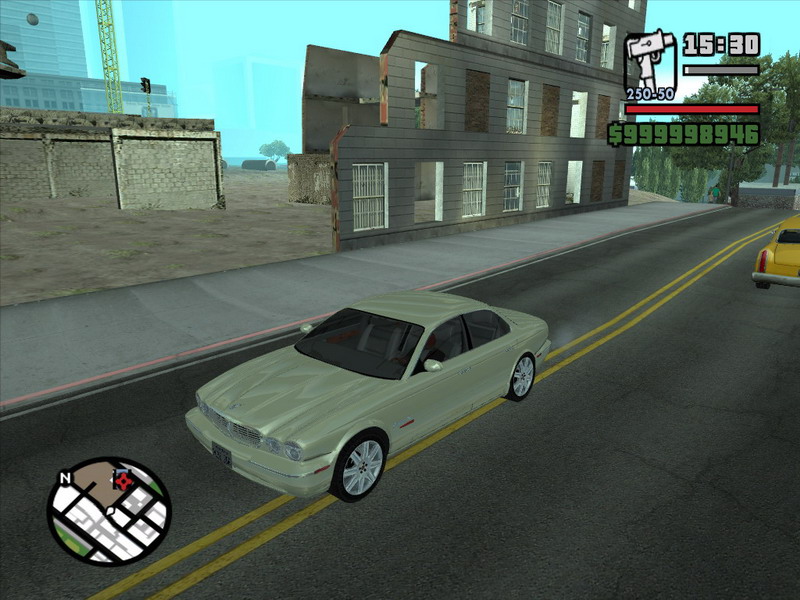Select the Micro Uzi weapon icon
This screenshot has width=800, height=600.
[650, 62]
